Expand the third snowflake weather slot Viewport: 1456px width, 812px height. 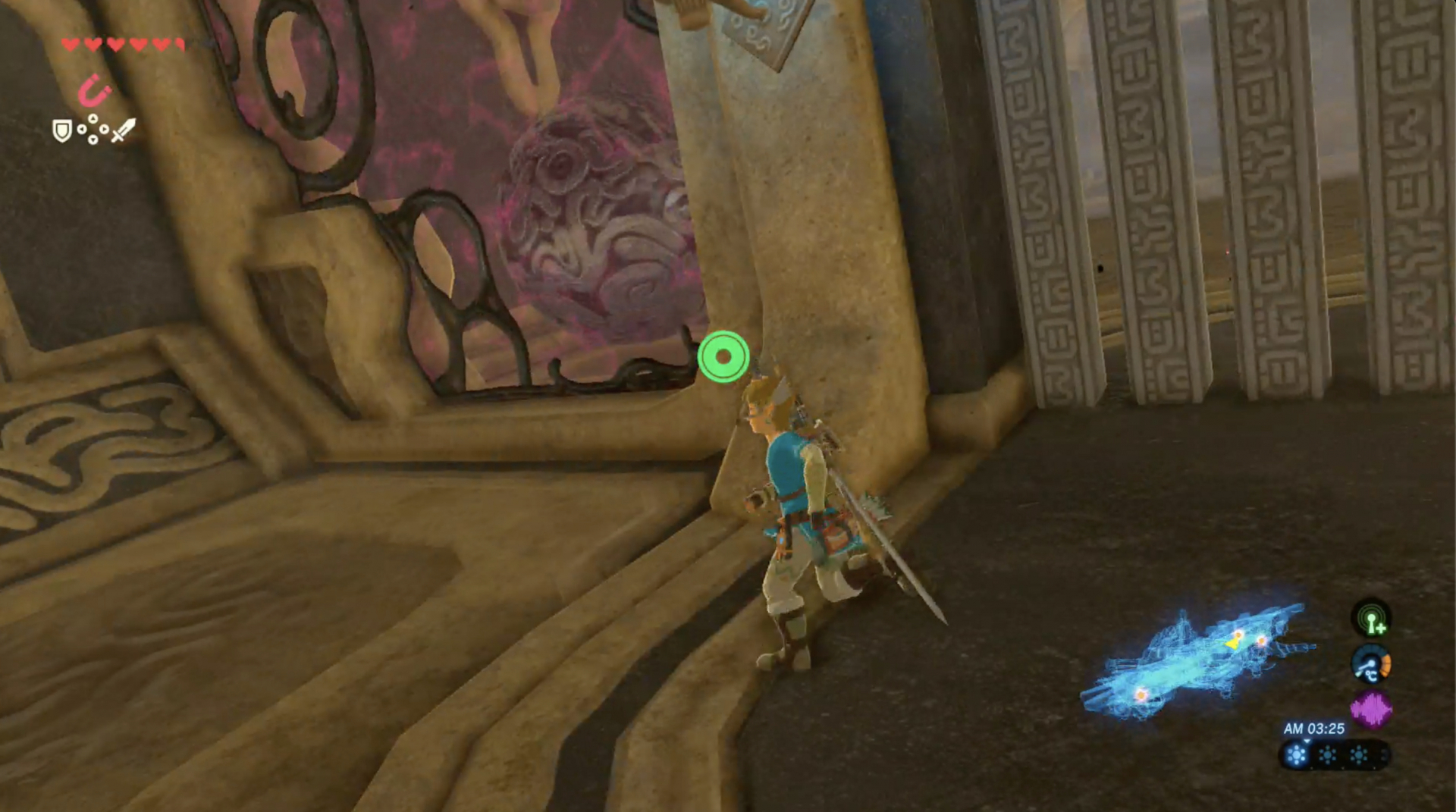coord(1358,754)
